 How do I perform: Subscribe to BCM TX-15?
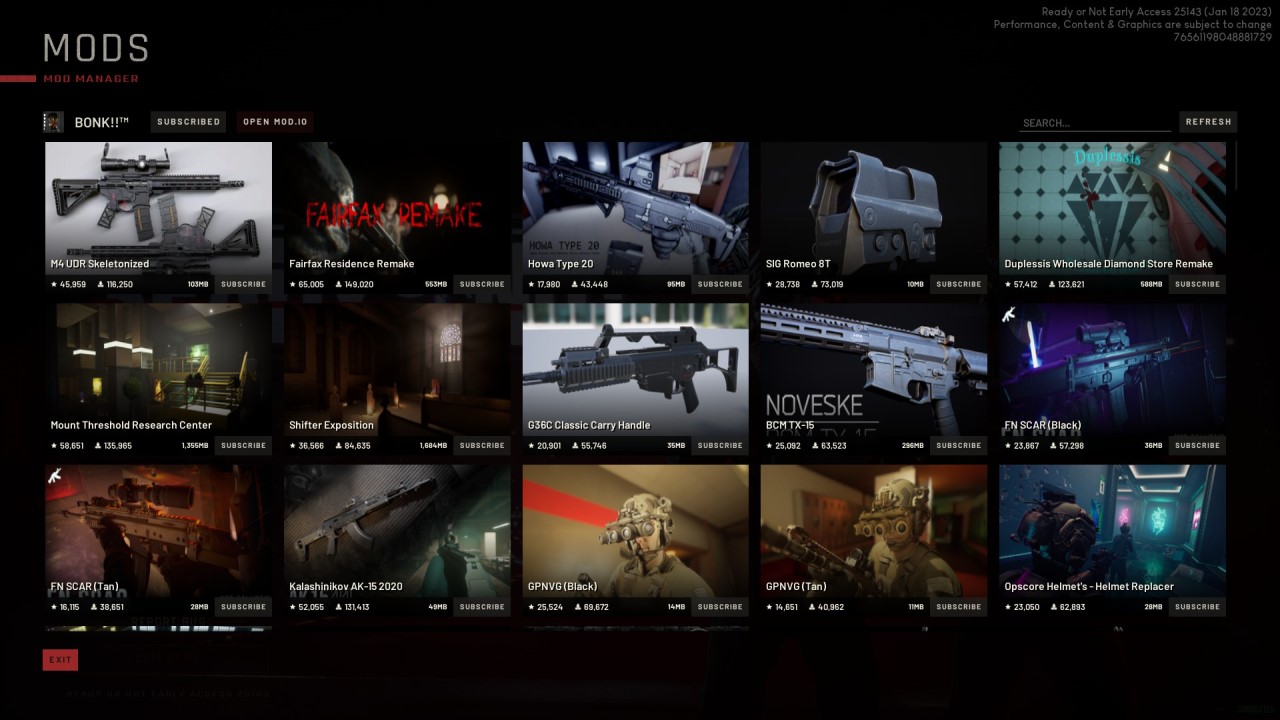click(x=958, y=445)
